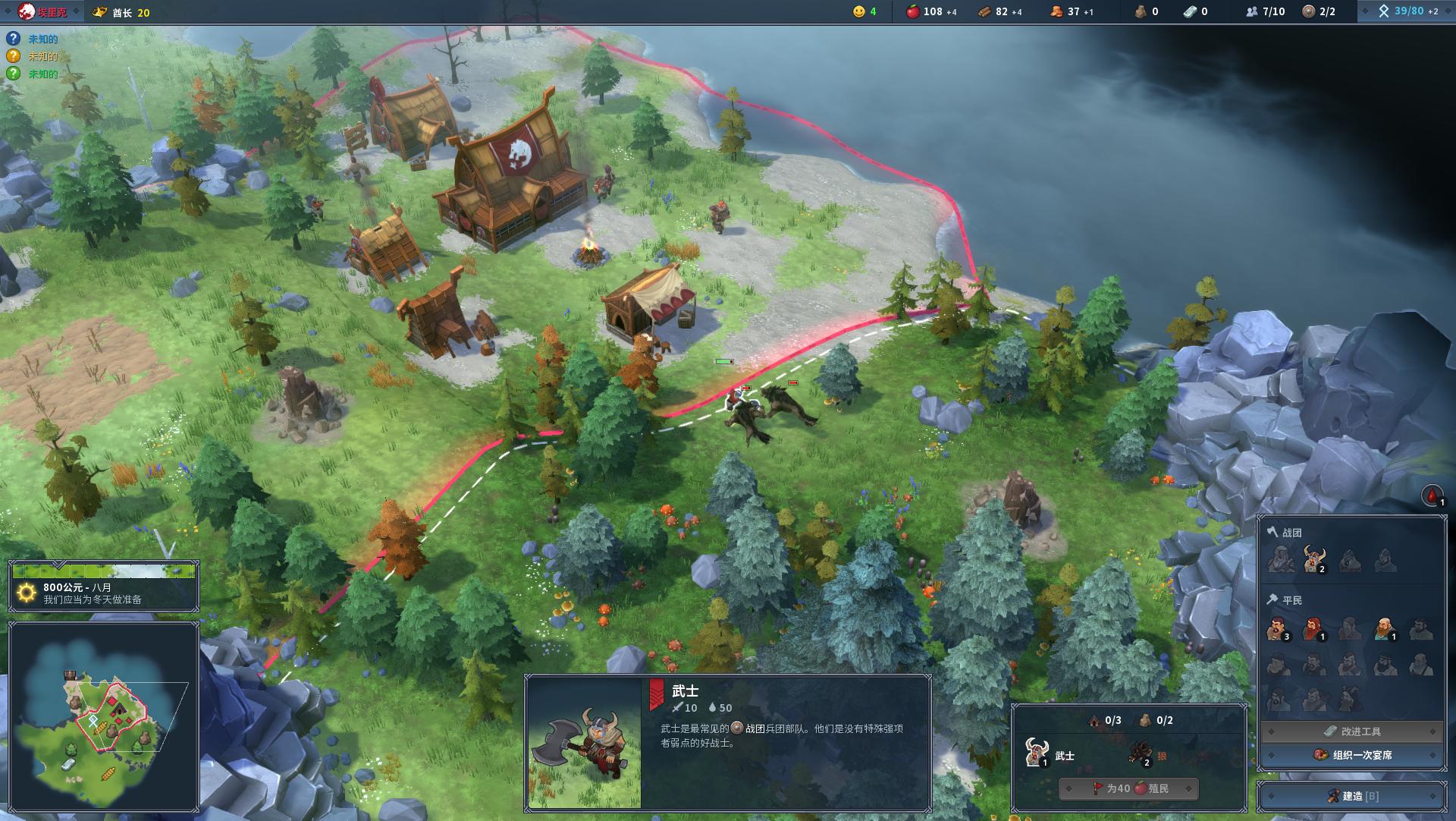The height and width of the screenshot is (821, 1456).
Task: Select the woodcutter villager portrait in 平民 panel
Action: [1311, 629]
